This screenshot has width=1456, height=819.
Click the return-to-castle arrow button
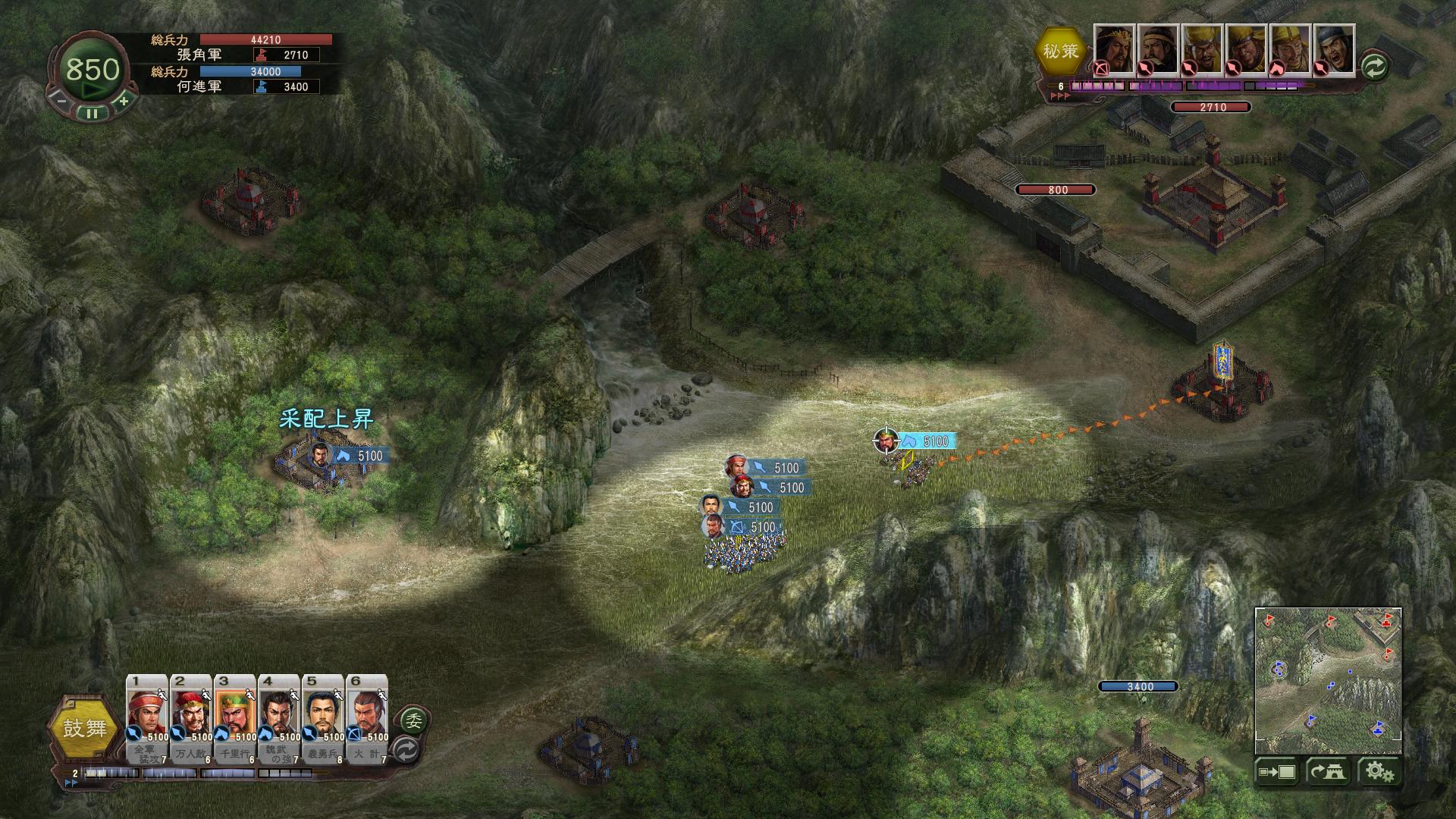click(x=1327, y=772)
